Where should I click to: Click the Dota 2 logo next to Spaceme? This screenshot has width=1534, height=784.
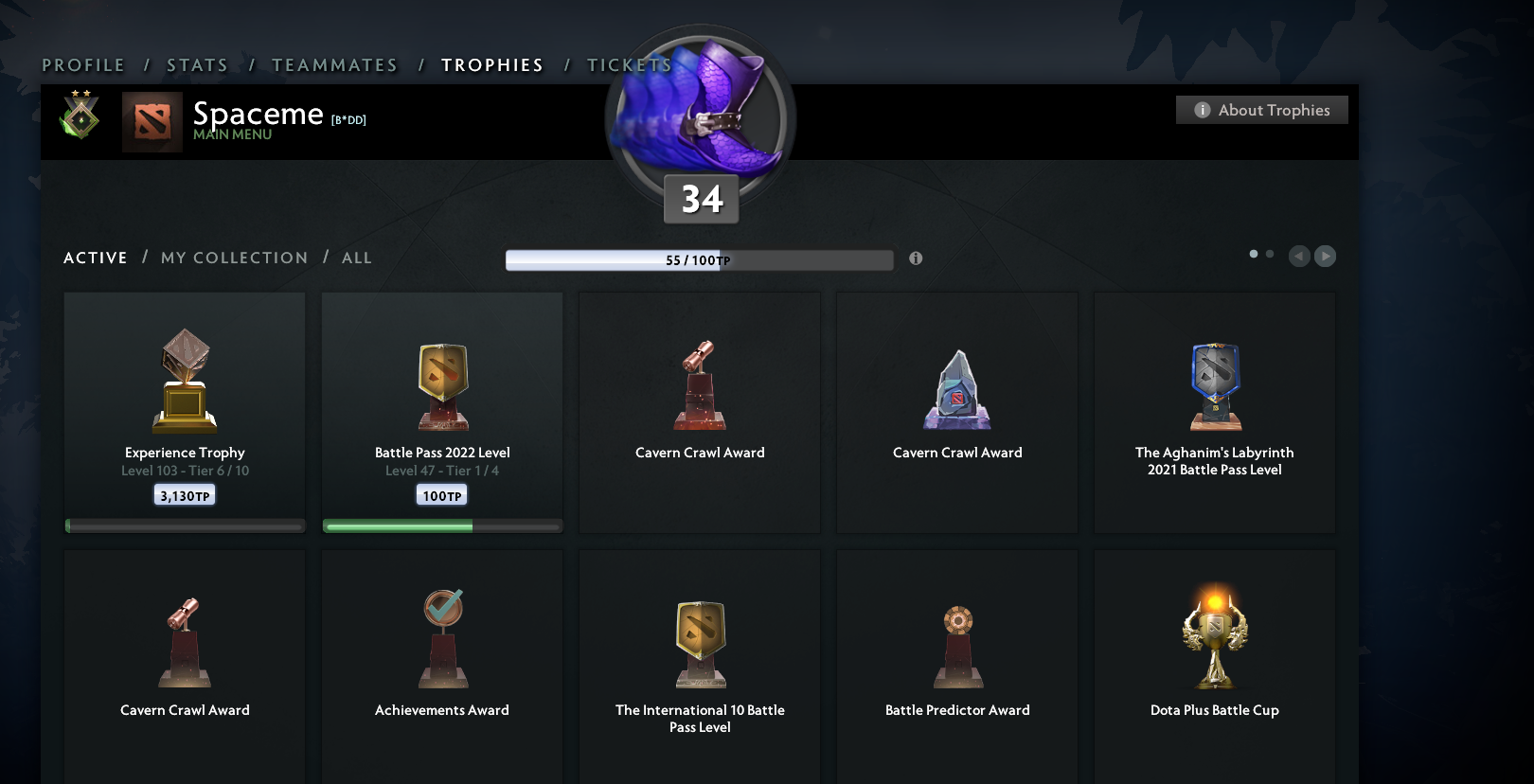pyautogui.click(x=152, y=122)
